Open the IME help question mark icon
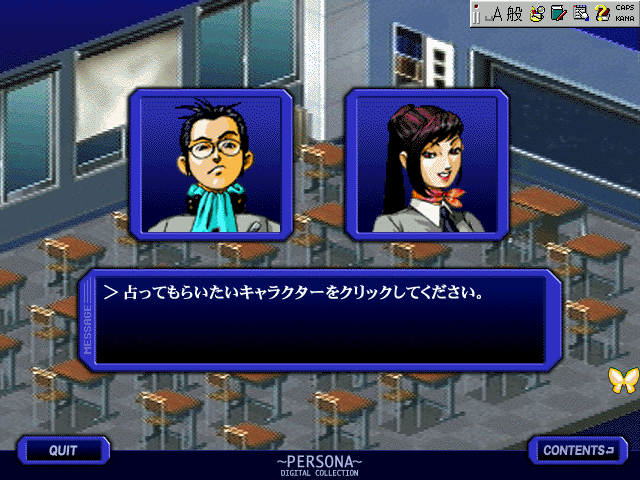Viewport: 640px width, 480px height. (x=603, y=13)
